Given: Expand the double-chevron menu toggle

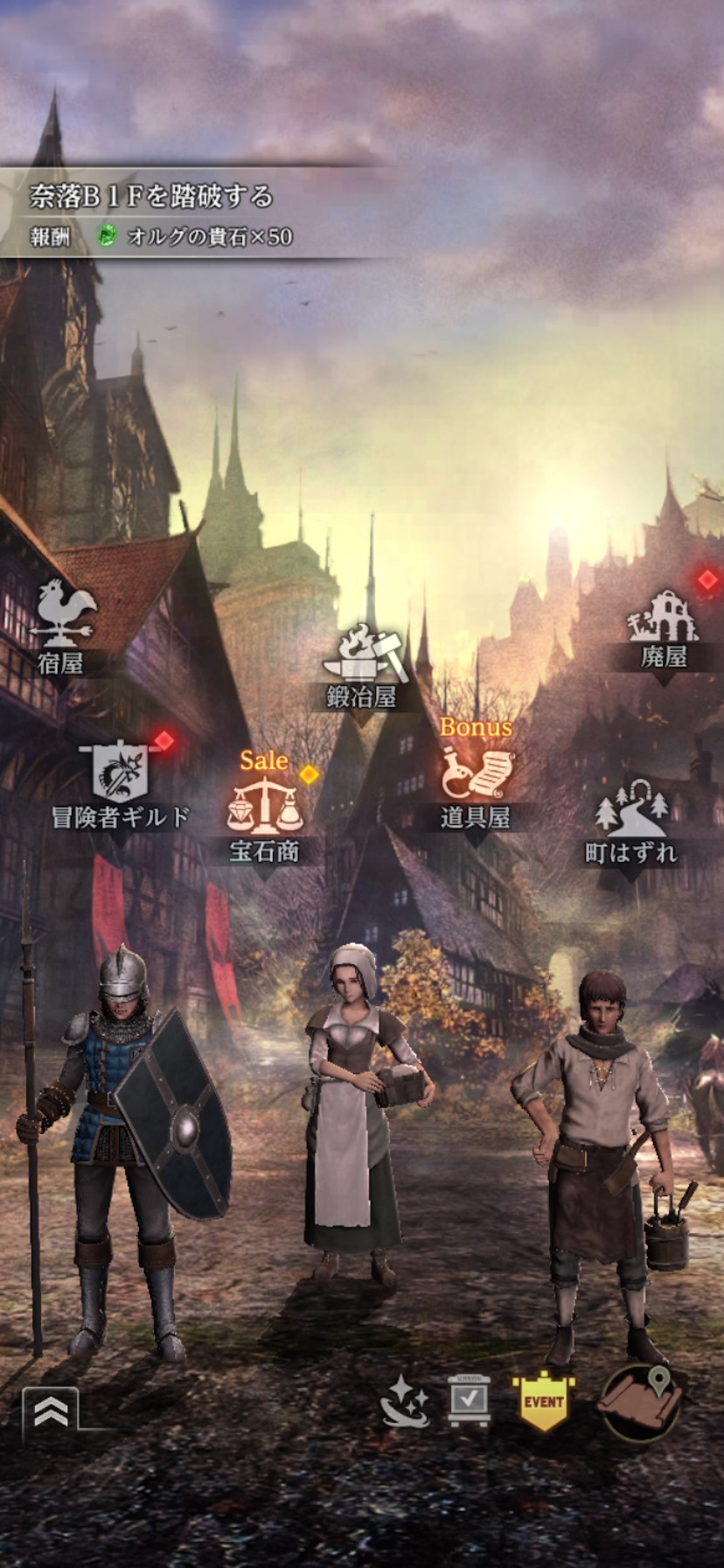Looking at the screenshot, I should tap(51, 1410).
